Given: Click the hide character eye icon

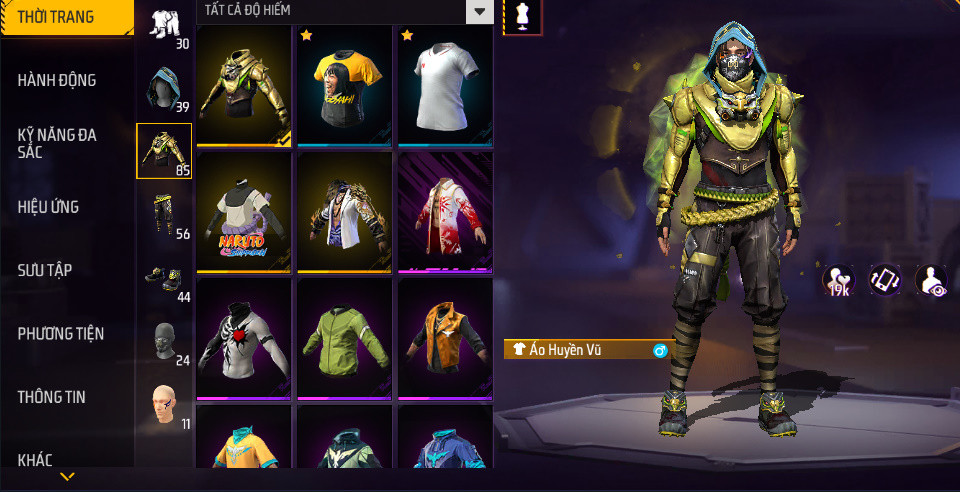Looking at the screenshot, I should (x=932, y=281).
